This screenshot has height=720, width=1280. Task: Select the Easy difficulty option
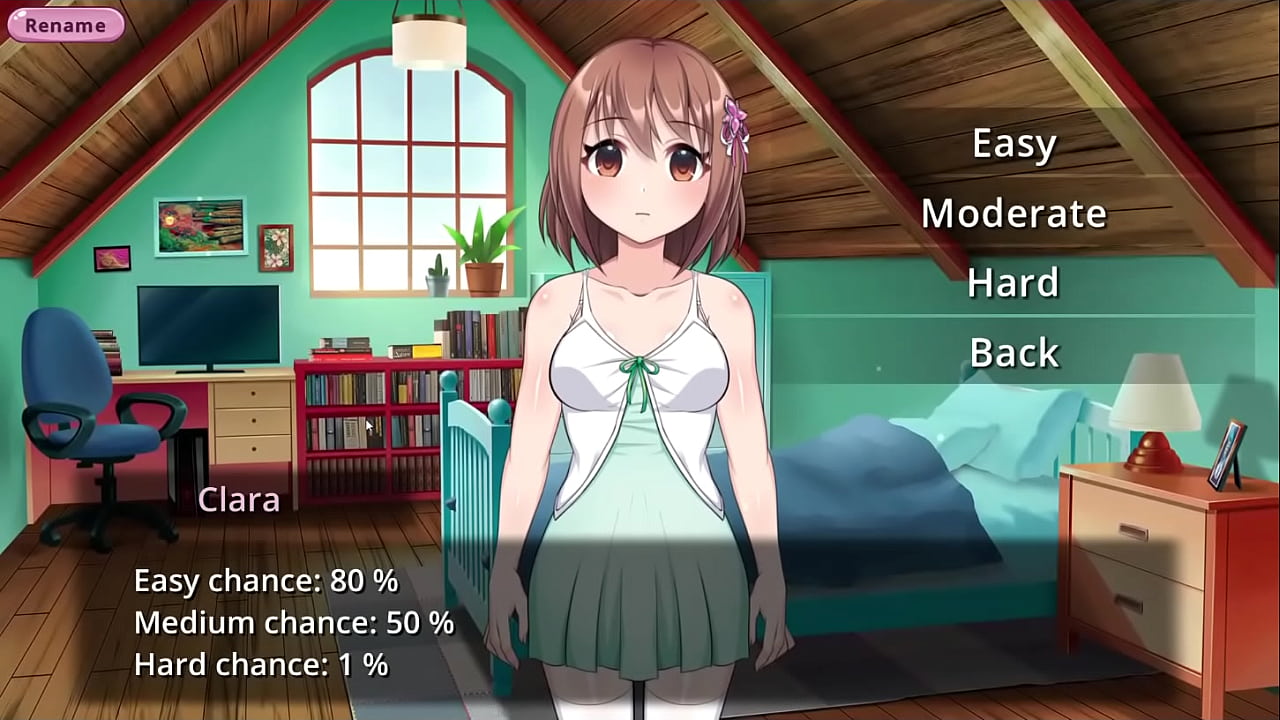click(1014, 143)
